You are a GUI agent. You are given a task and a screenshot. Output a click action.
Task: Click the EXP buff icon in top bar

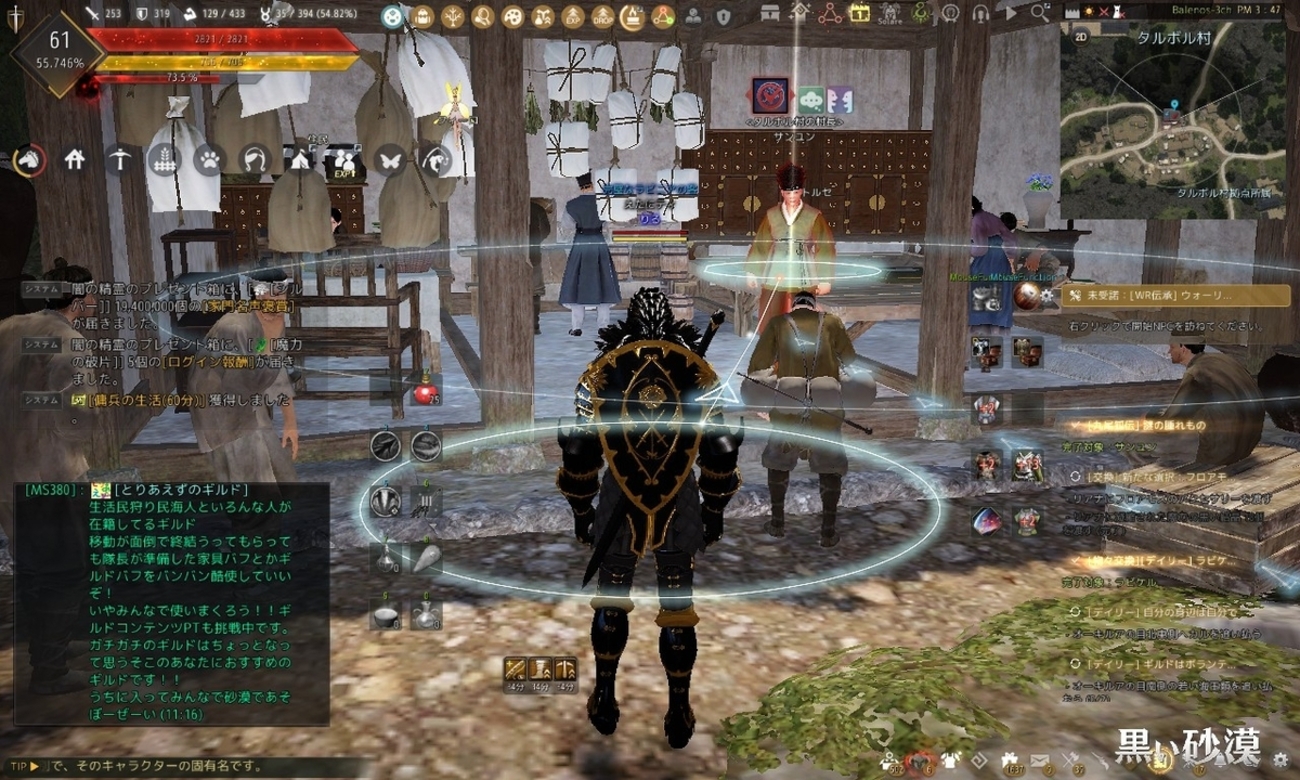(x=573, y=16)
